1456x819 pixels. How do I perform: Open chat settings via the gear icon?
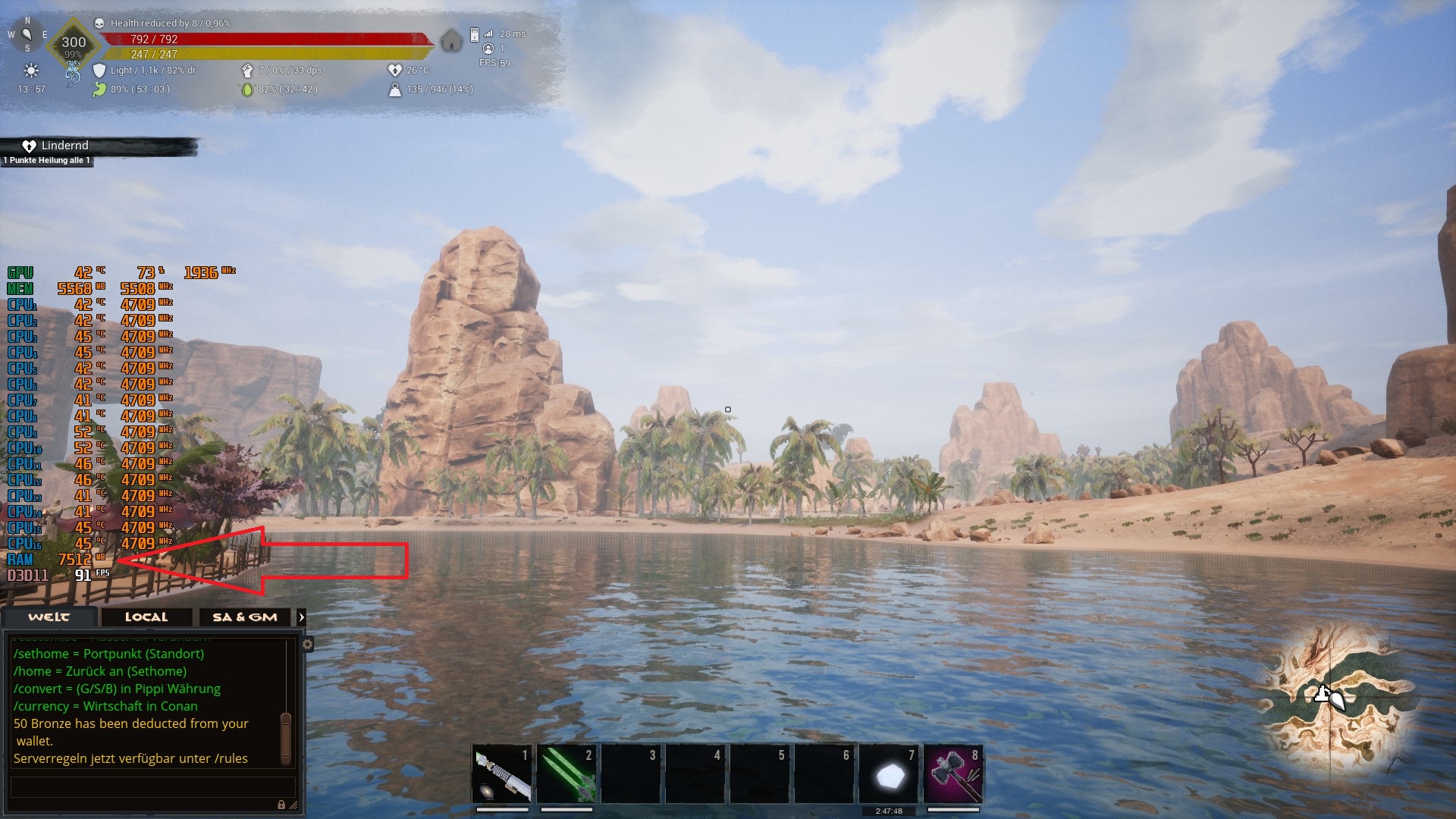(x=307, y=645)
